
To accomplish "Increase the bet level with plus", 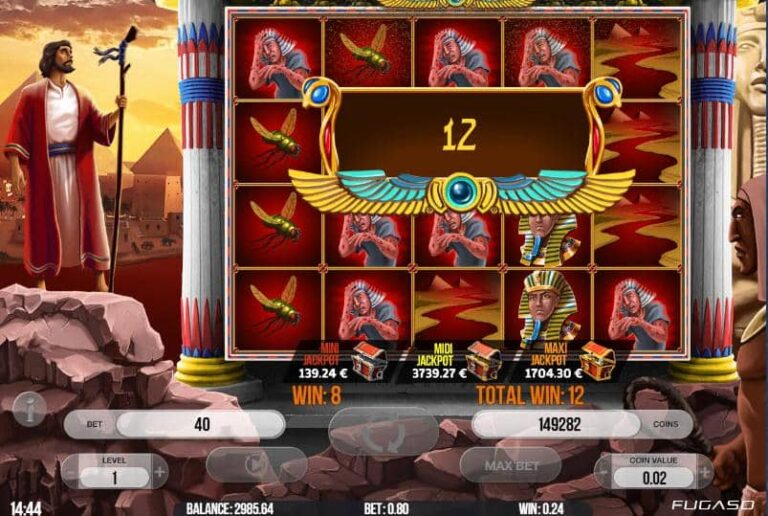I will coord(158,470).
